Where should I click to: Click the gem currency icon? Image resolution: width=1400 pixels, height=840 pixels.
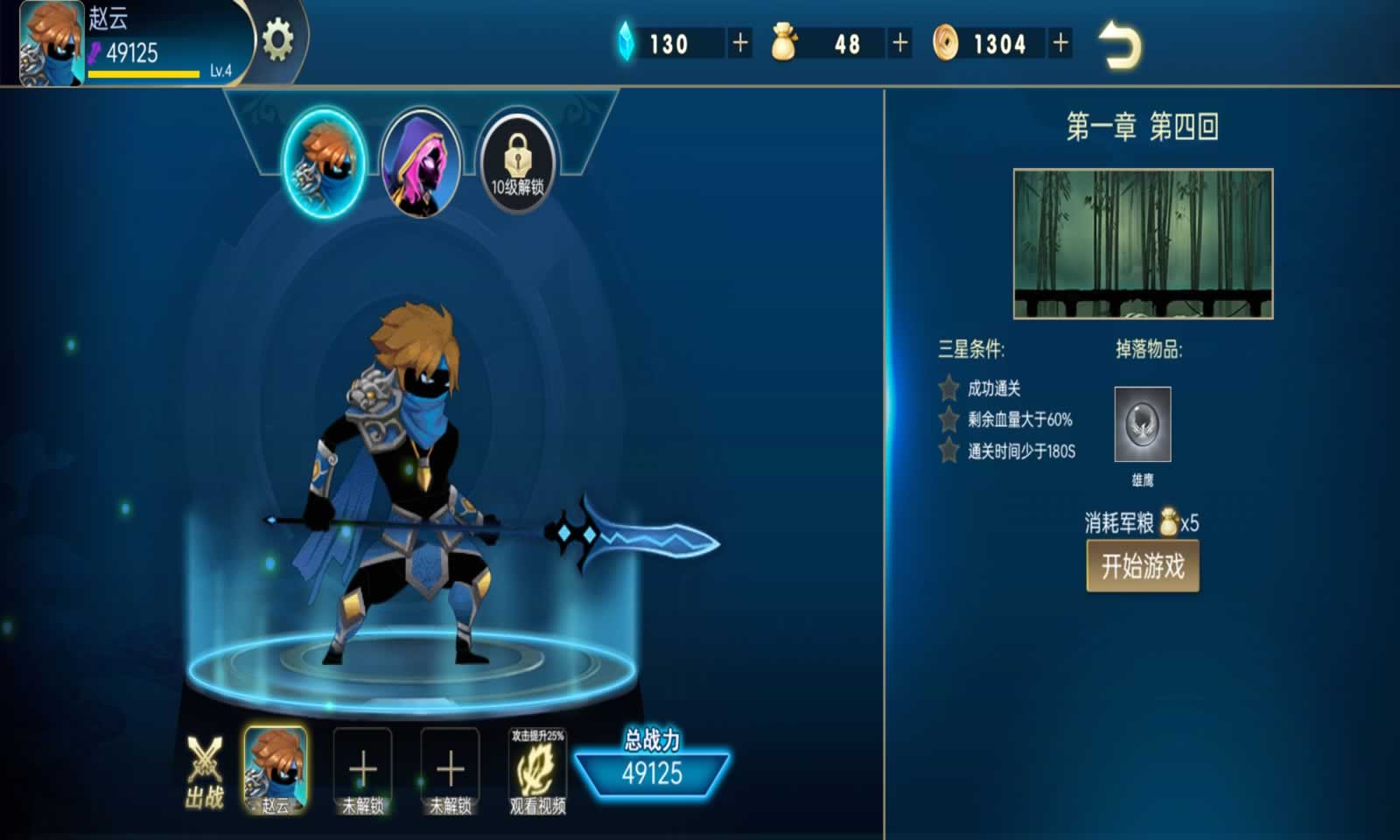click(x=624, y=43)
